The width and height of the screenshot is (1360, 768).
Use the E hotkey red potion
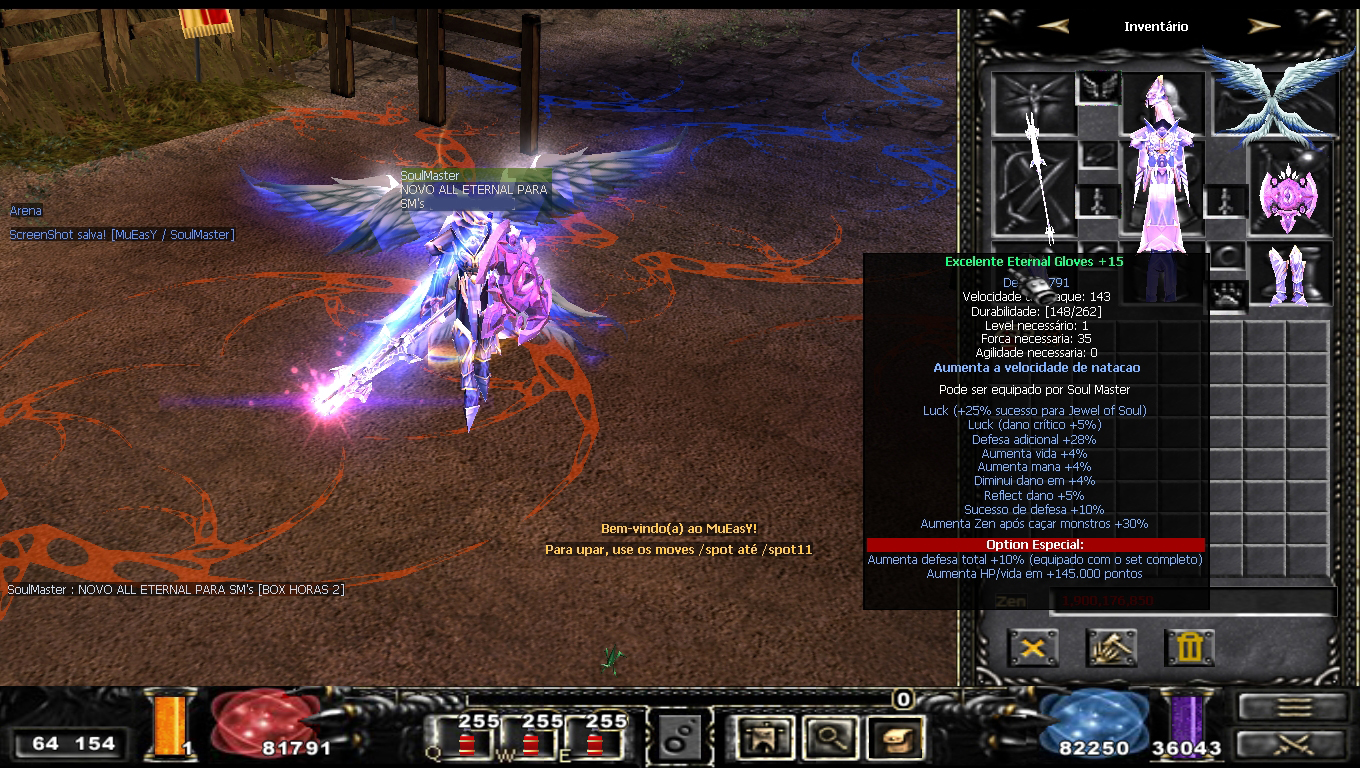[x=595, y=745]
